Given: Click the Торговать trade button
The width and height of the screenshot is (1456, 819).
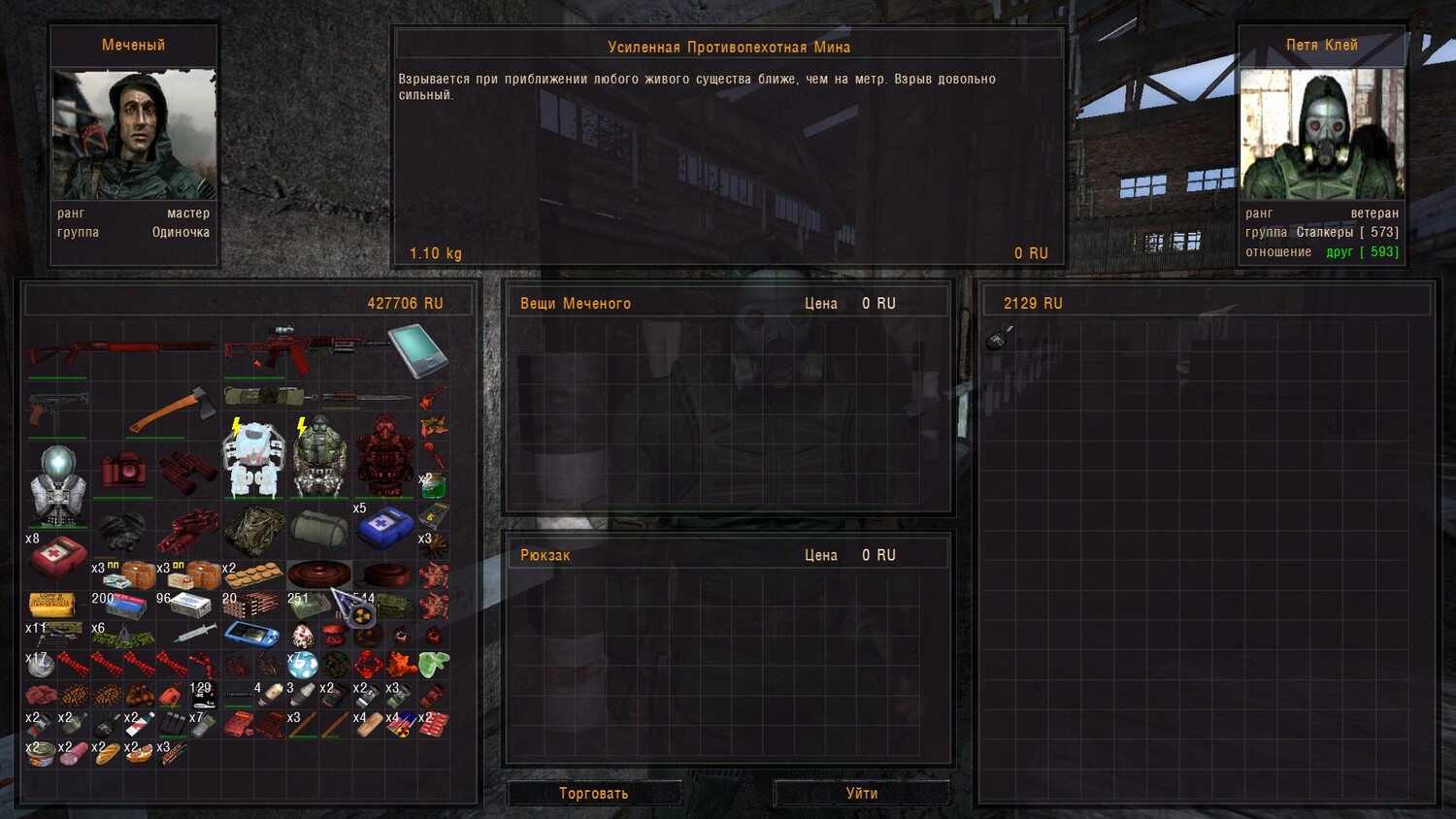Looking at the screenshot, I should pos(593,794).
